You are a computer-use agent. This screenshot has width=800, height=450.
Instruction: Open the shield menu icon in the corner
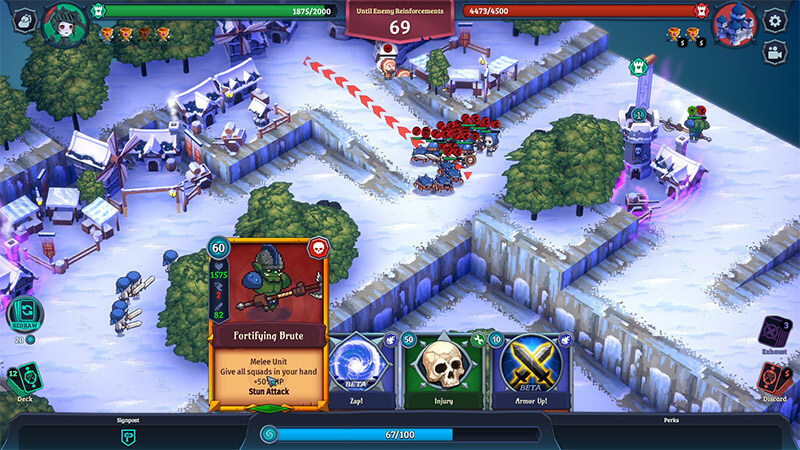pos(24,19)
